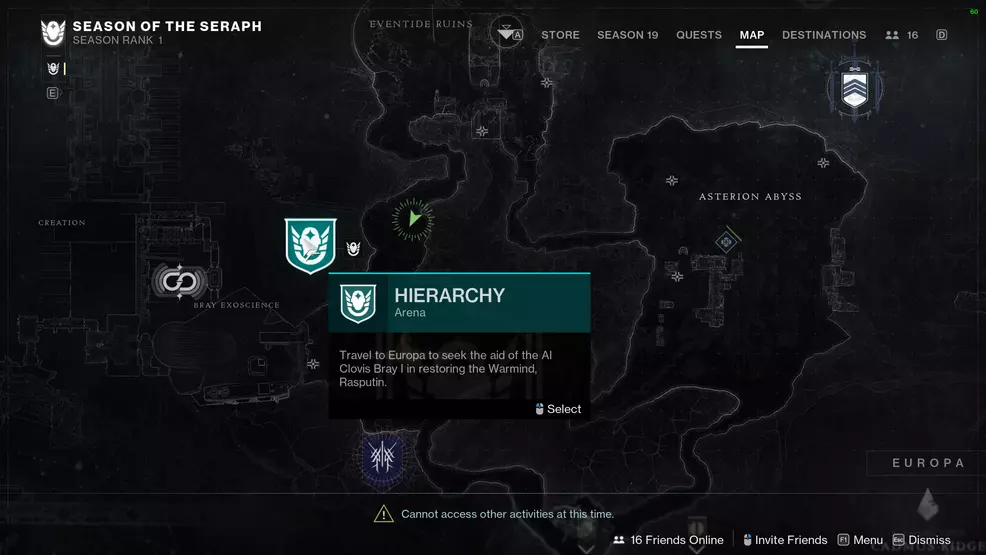
Task: Open the Store tab
Action: click(x=560, y=35)
